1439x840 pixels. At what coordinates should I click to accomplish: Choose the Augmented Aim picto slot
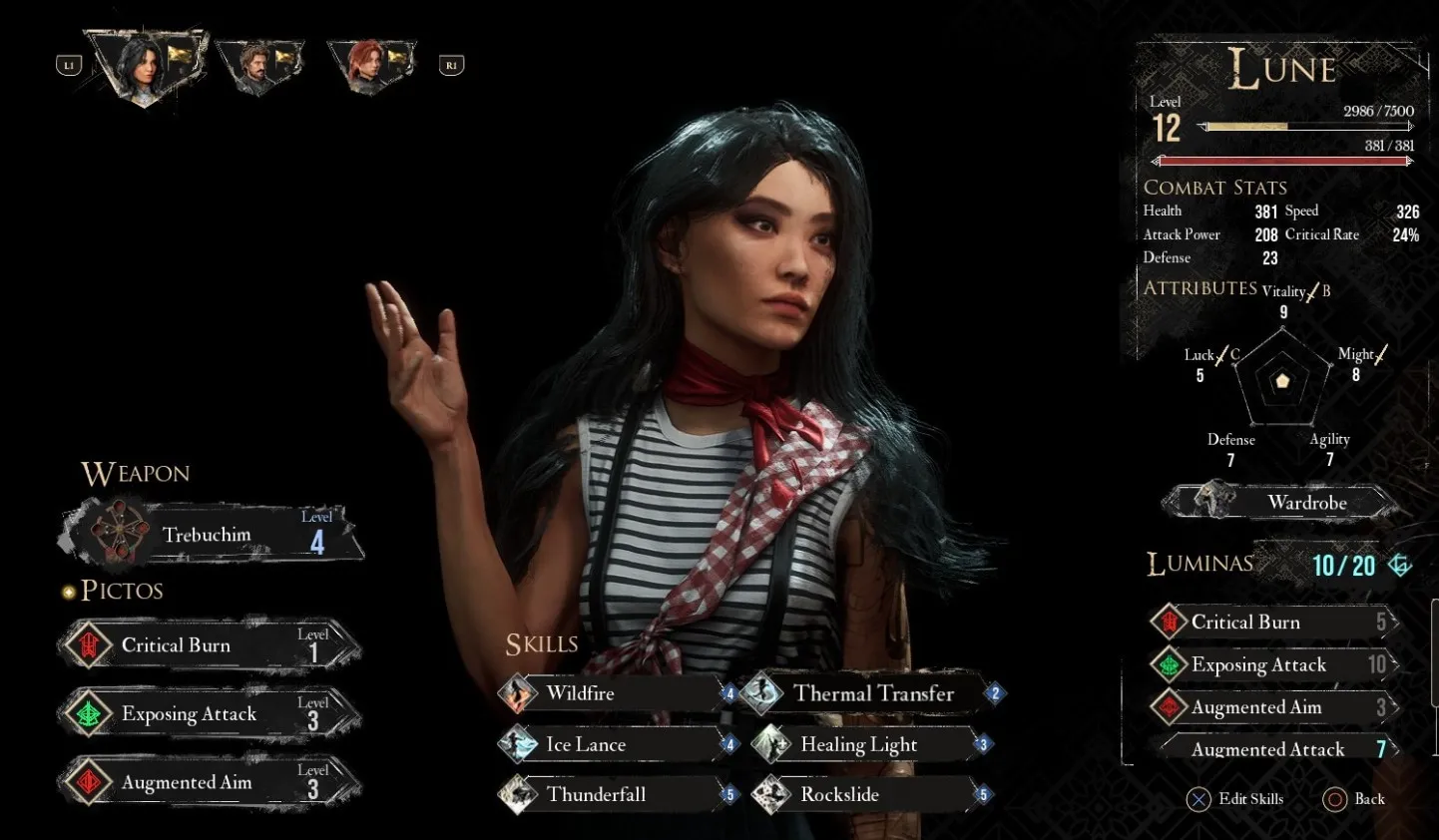point(210,783)
